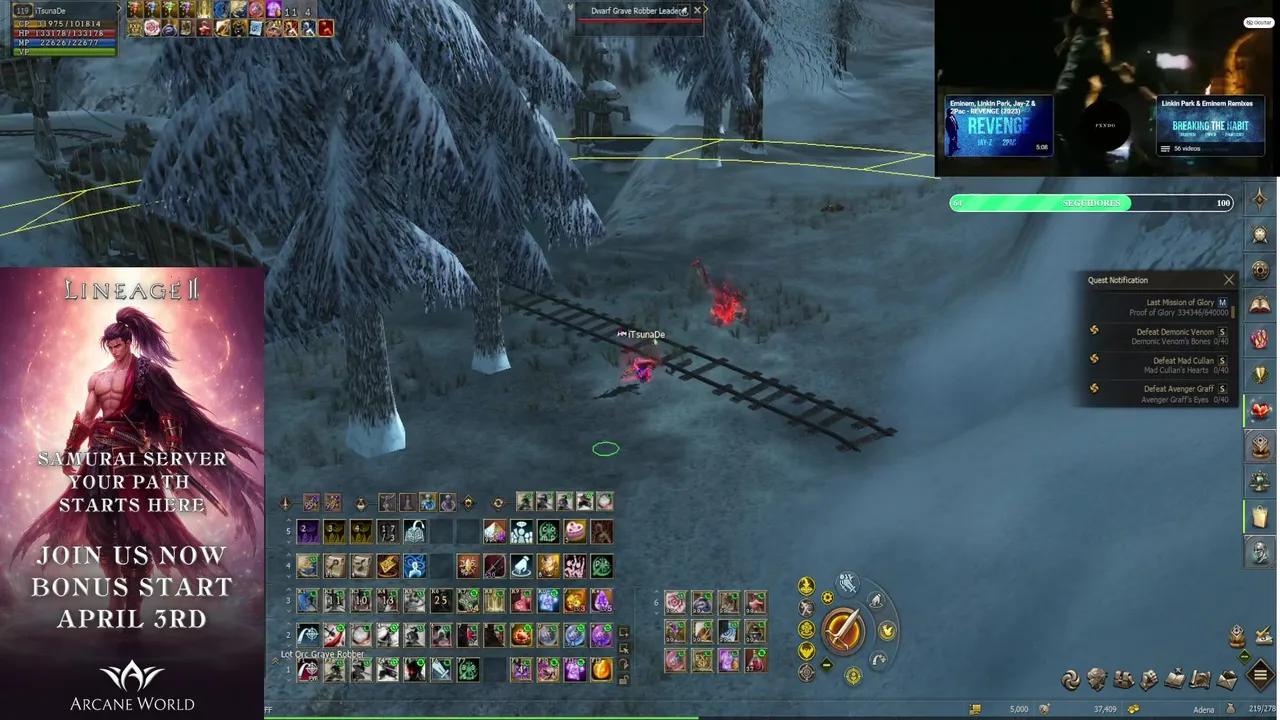The height and width of the screenshot is (720, 1280).
Task: Open the settings gear inside the radial menu
Action: tap(827, 597)
